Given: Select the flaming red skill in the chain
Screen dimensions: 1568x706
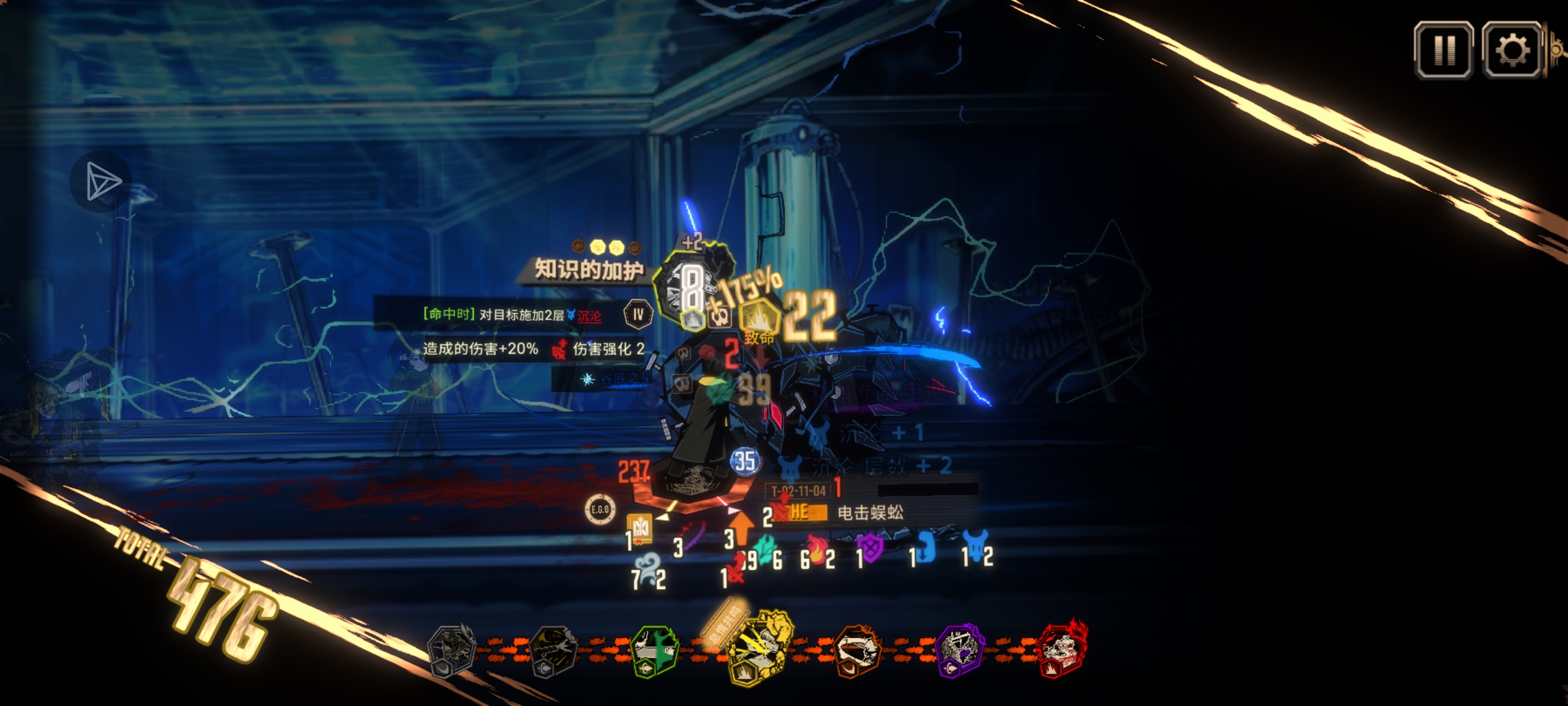Looking at the screenshot, I should click(x=1062, y=650).
